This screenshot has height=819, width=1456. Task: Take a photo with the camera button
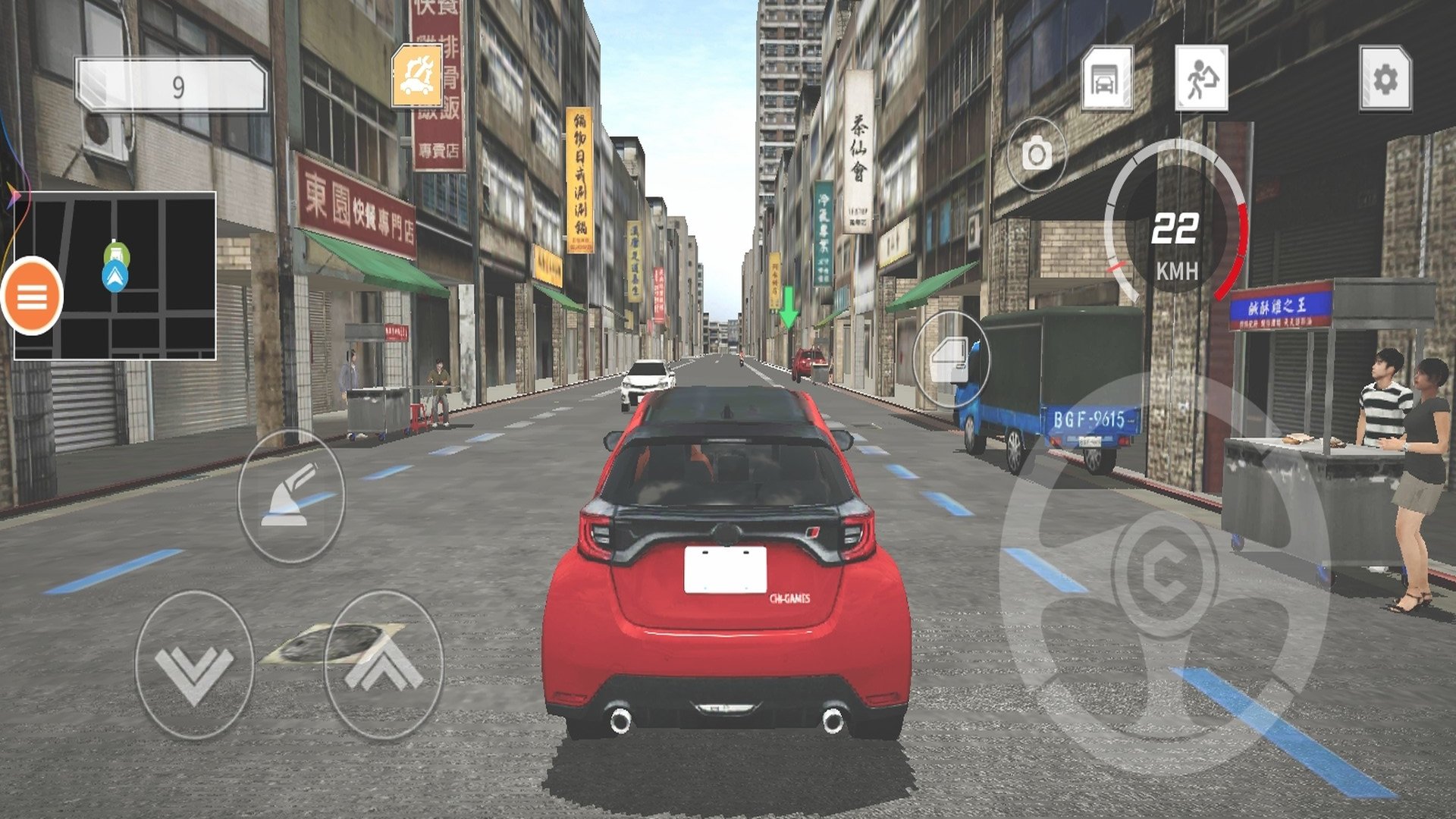pyautogui.click(x=1036, y=155)
